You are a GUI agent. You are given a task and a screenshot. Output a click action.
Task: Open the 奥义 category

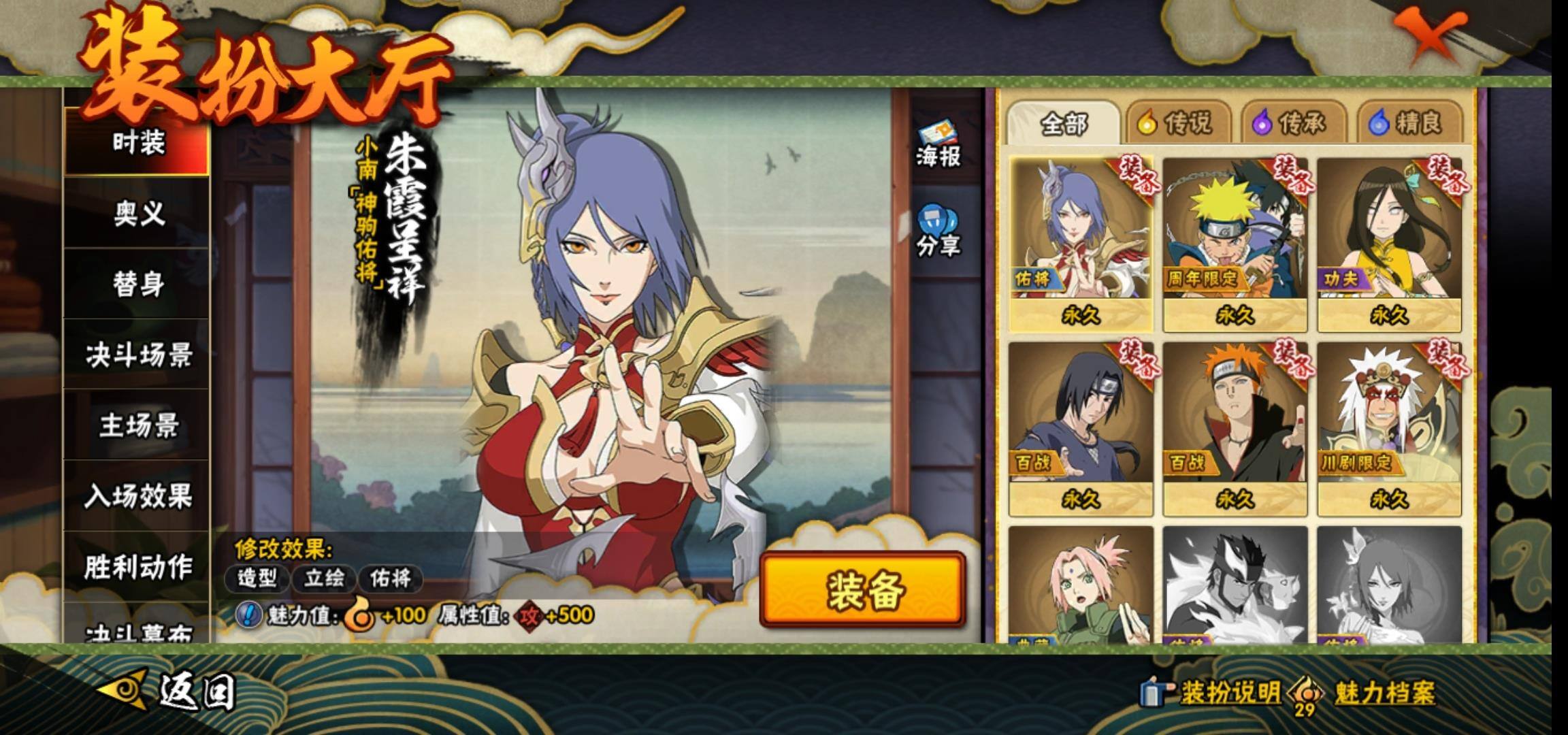click(x=137, y=214)
